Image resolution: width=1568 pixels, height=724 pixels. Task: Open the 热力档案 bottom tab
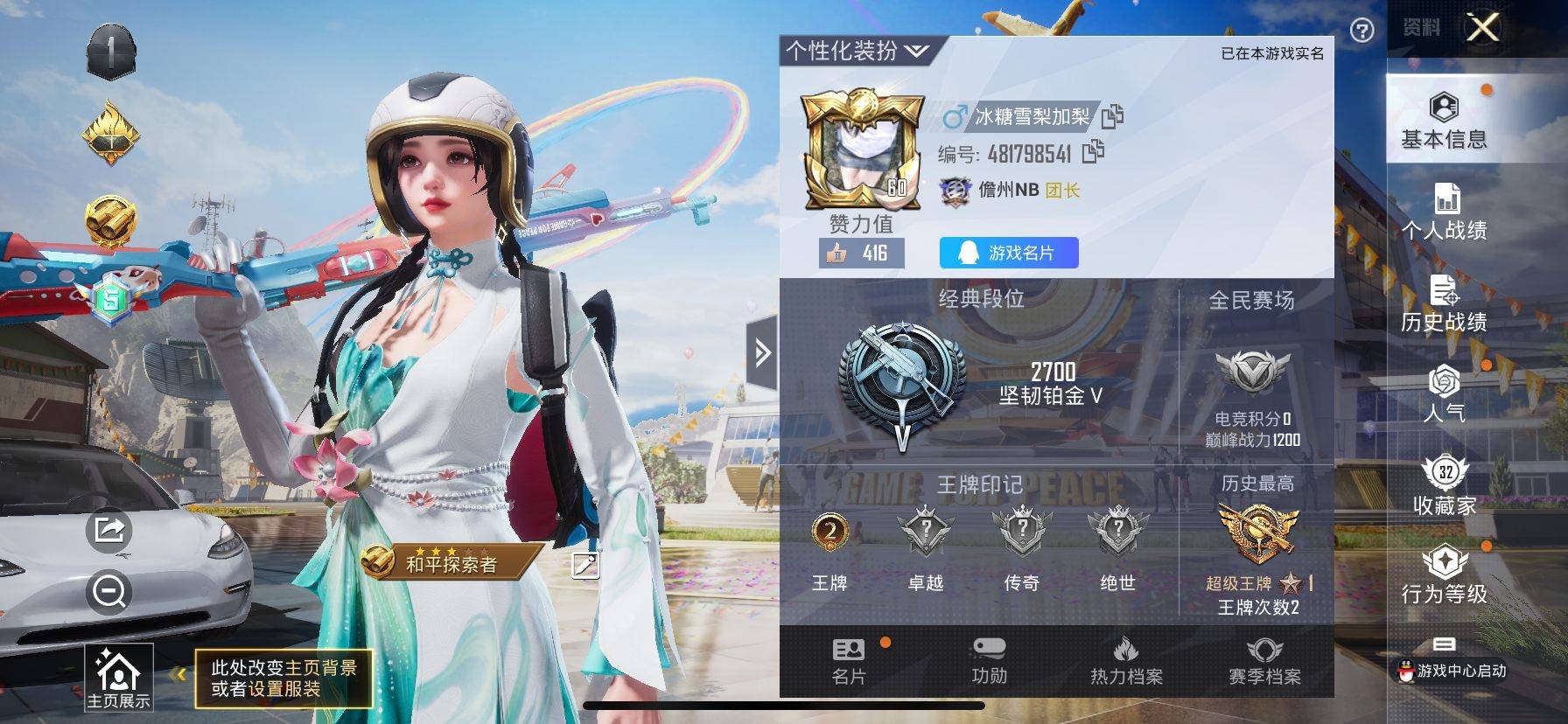[1126, 662]
